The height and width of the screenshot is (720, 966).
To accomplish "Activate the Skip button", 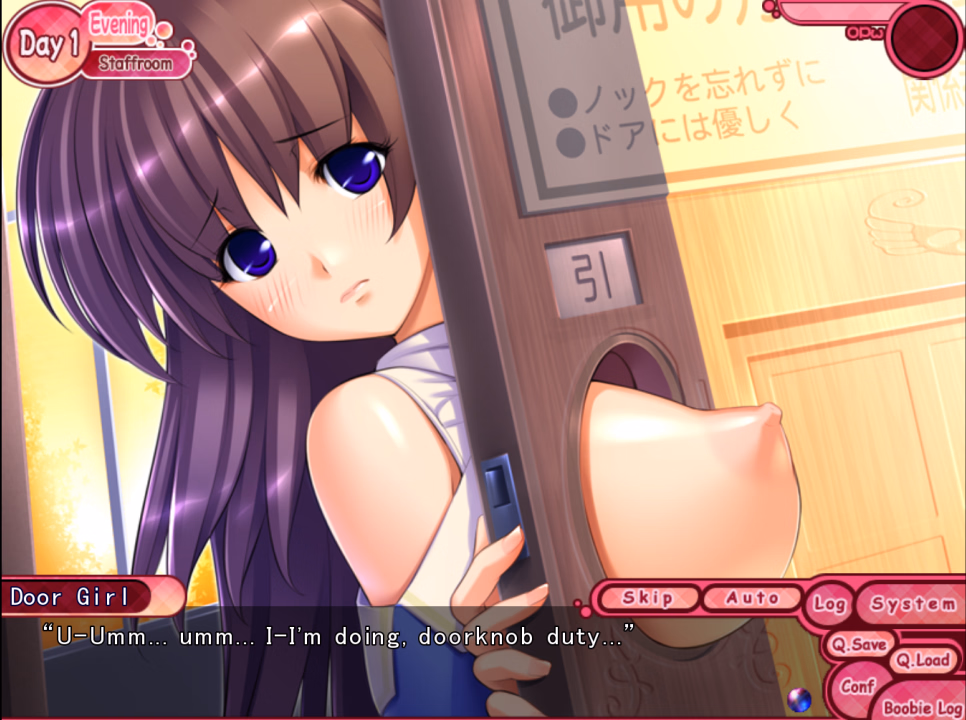I will [x=647, y=598].
